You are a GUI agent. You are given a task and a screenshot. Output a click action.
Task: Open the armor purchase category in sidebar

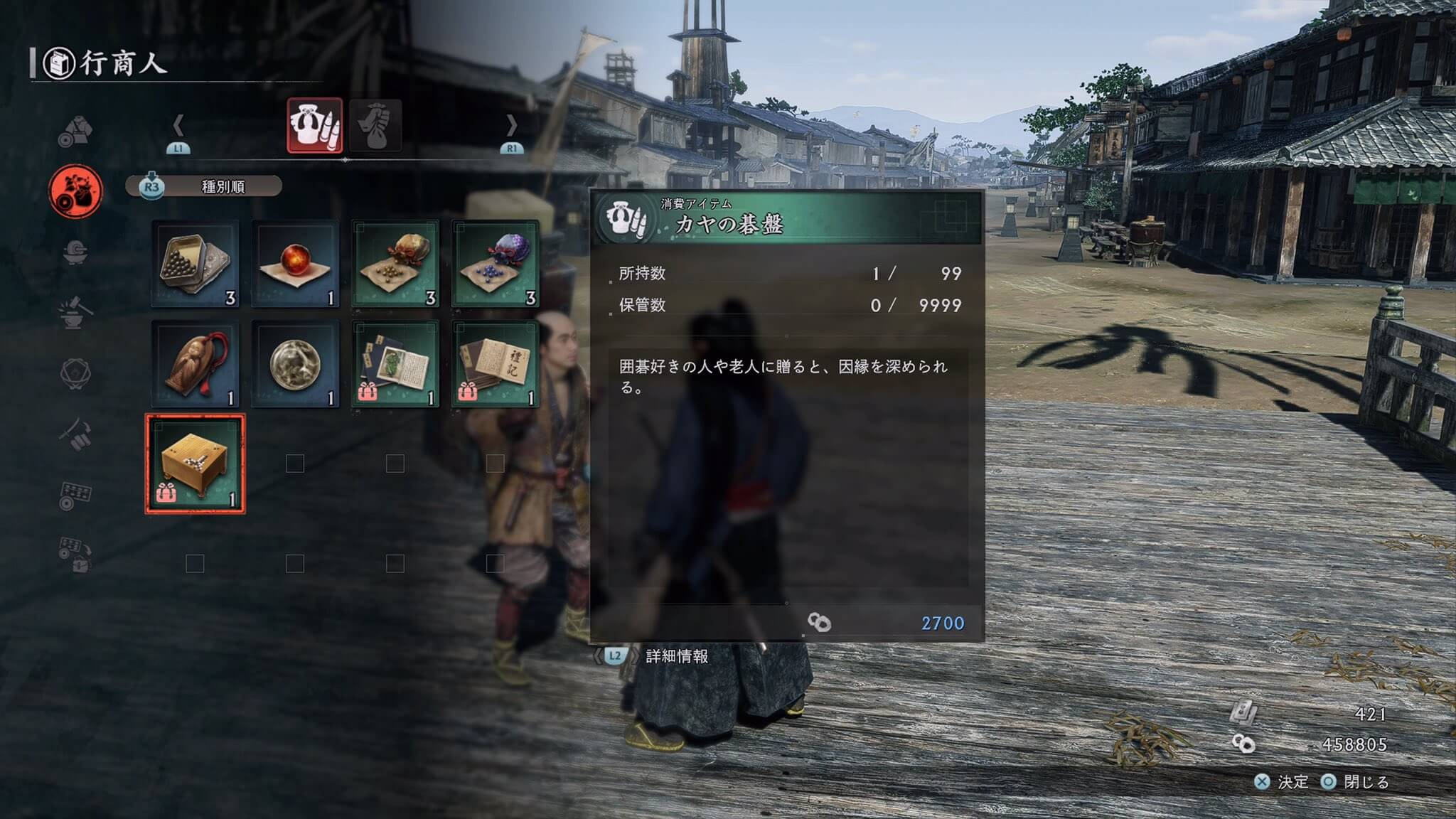(75, 131)
